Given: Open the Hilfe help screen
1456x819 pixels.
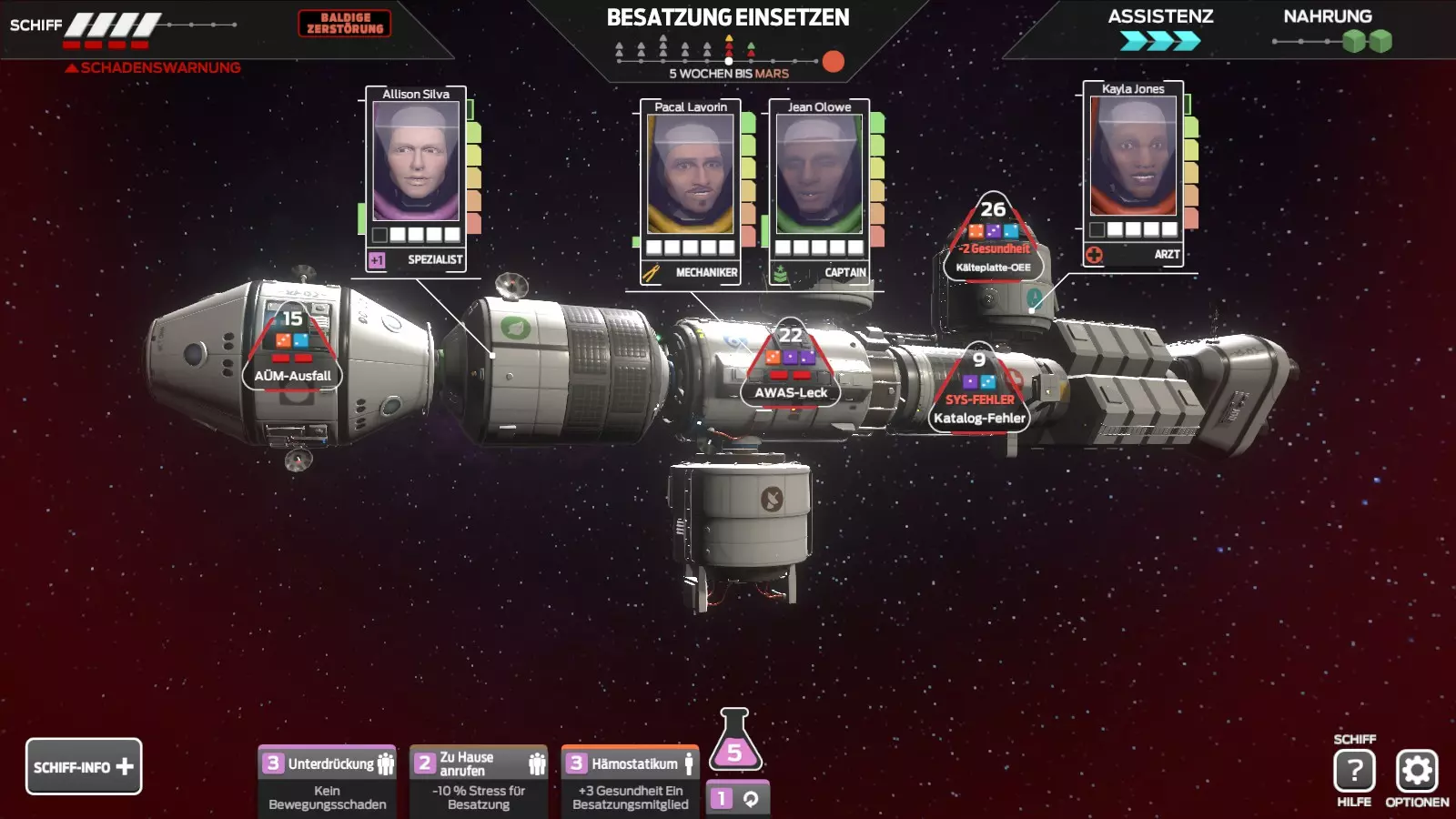Looking at the screenshot, I should coord(1354,771).
